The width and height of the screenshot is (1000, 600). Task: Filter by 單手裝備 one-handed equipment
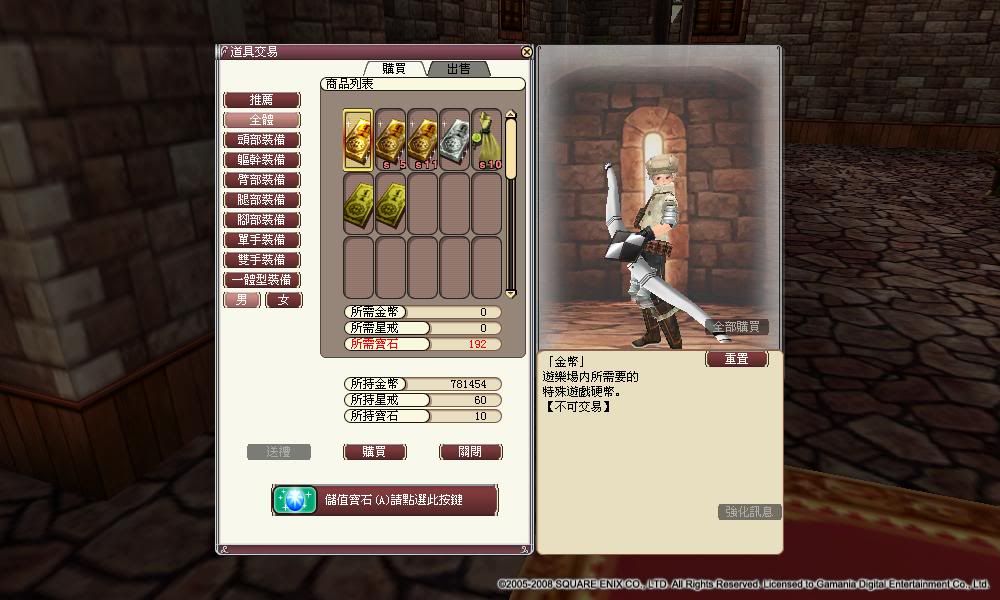[x=261, y=240]
